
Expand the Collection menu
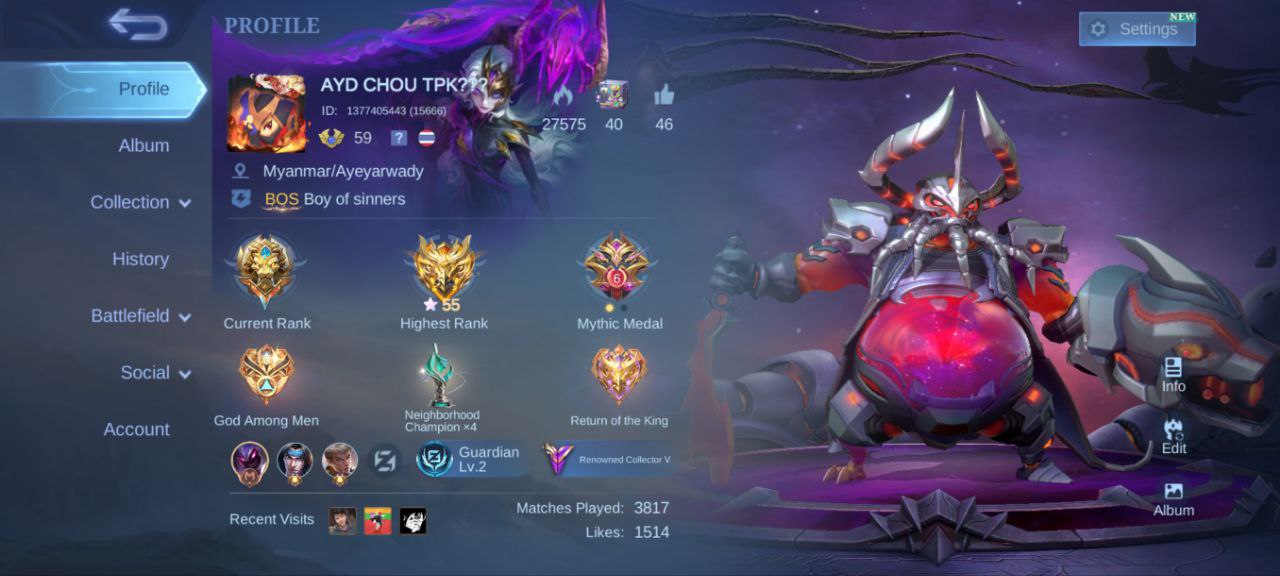140,202
